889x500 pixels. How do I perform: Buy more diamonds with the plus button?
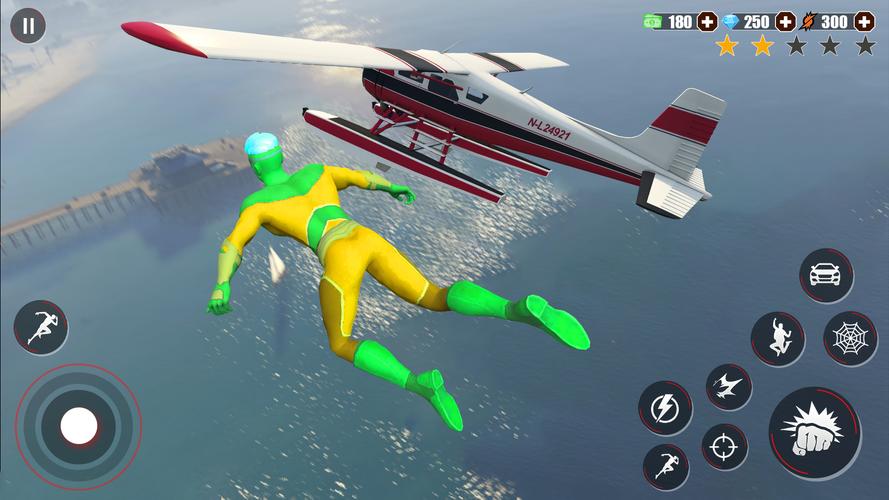(785, 21)
